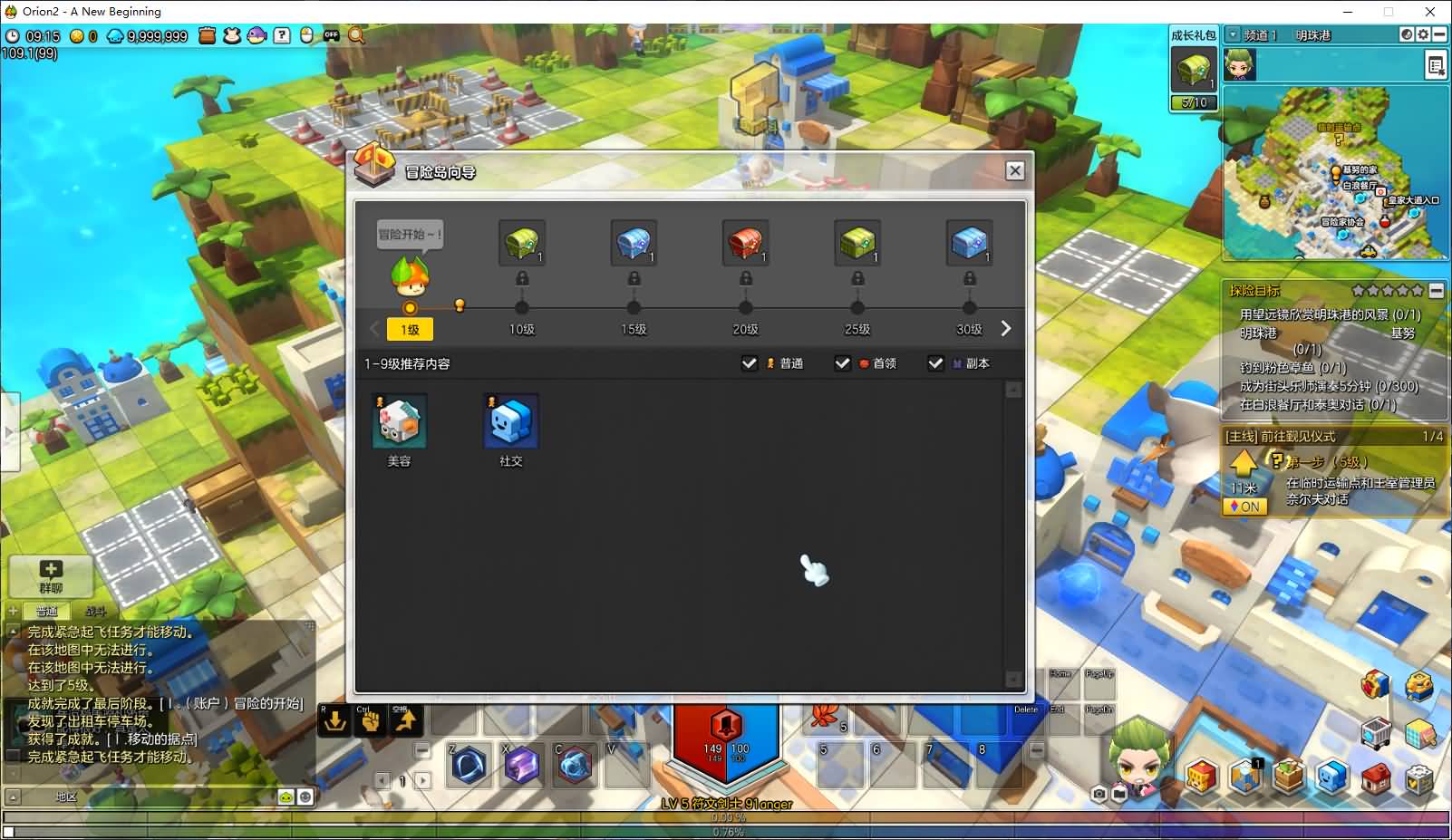The image size is (1452, 840).
Task: Open the 成长礼包 growth gift chest
Action: click(1193, 69)
